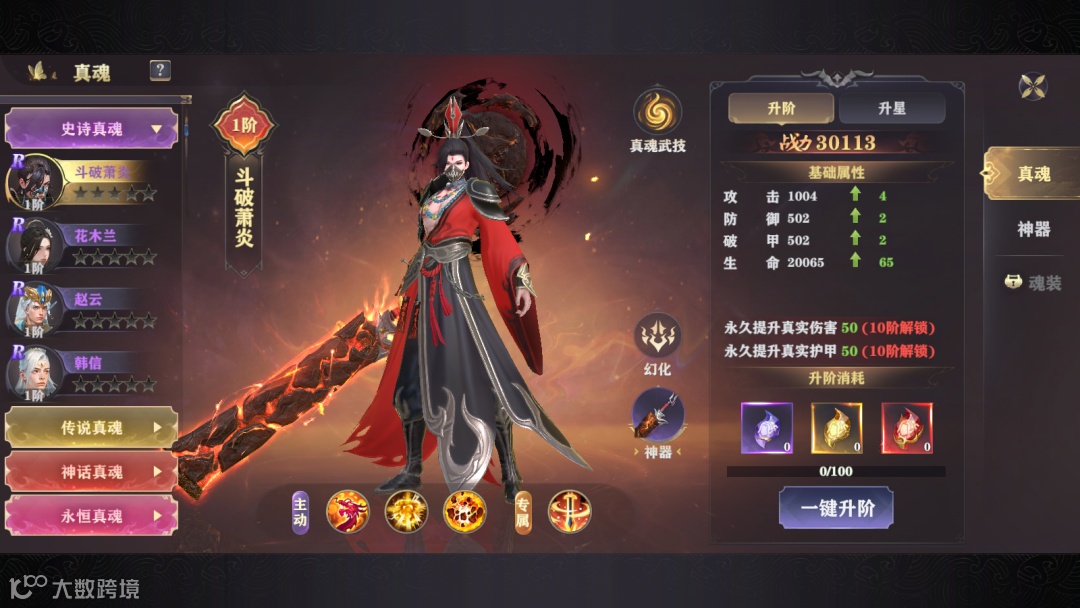The width and height of the screenshot is (1080, 608).
Task: Switch to the 升星 tab
Action: [x=891, y=108]
